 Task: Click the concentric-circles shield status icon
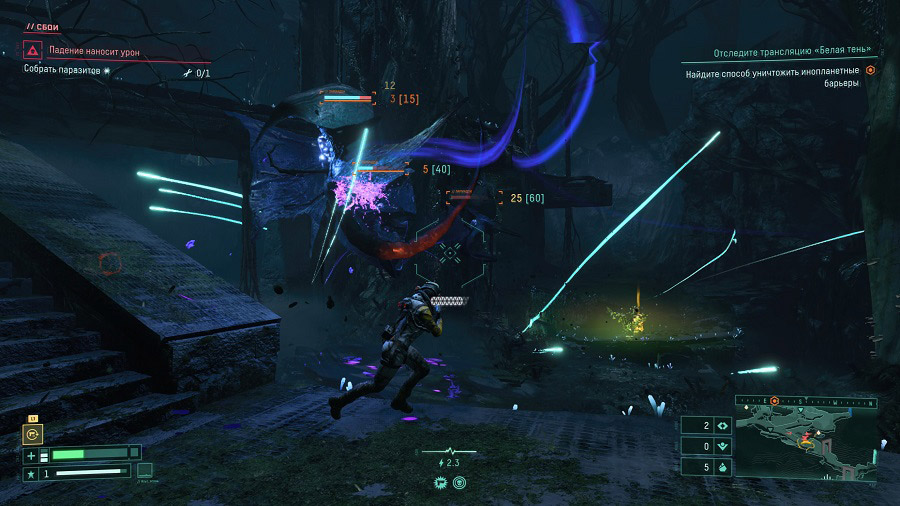tap(459, 482)
